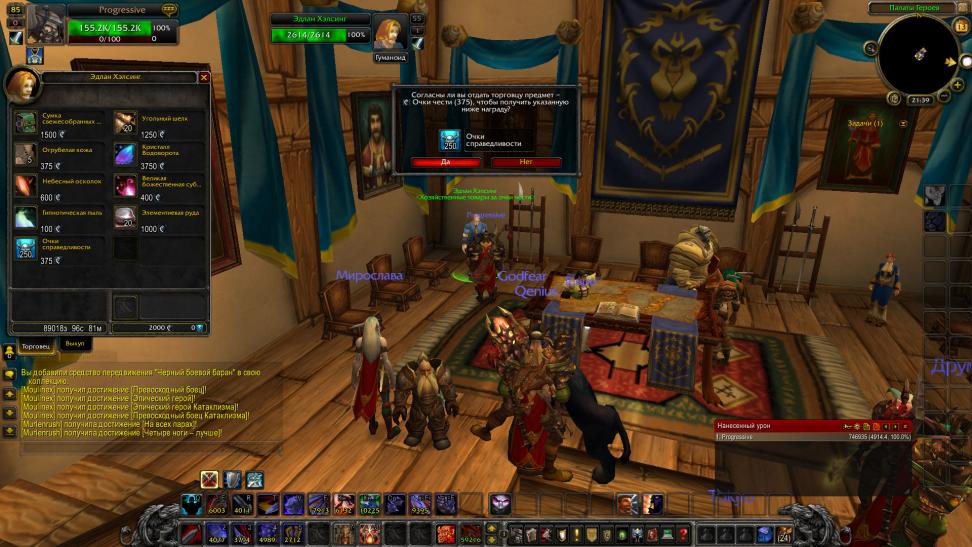The width and height of the screenshot is (972, 547).
Task: Select the Торговец merchant tab
Action: [35, 344]
